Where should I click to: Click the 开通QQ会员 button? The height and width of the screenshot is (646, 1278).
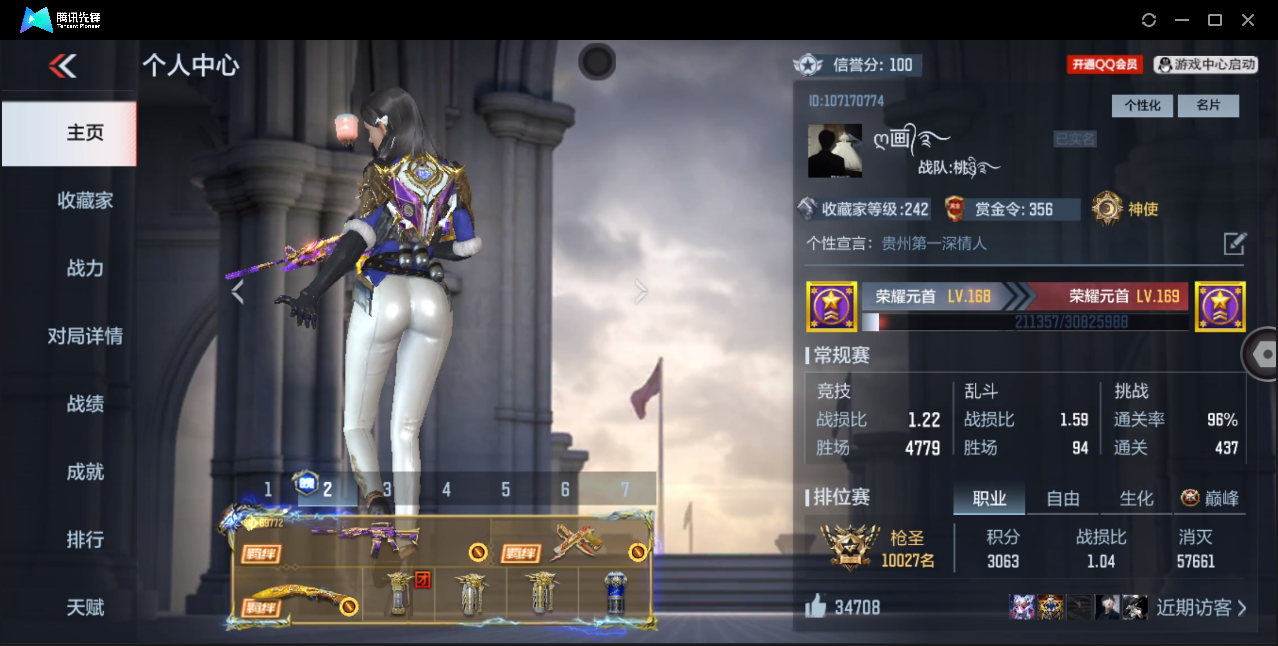point(1105,65)
